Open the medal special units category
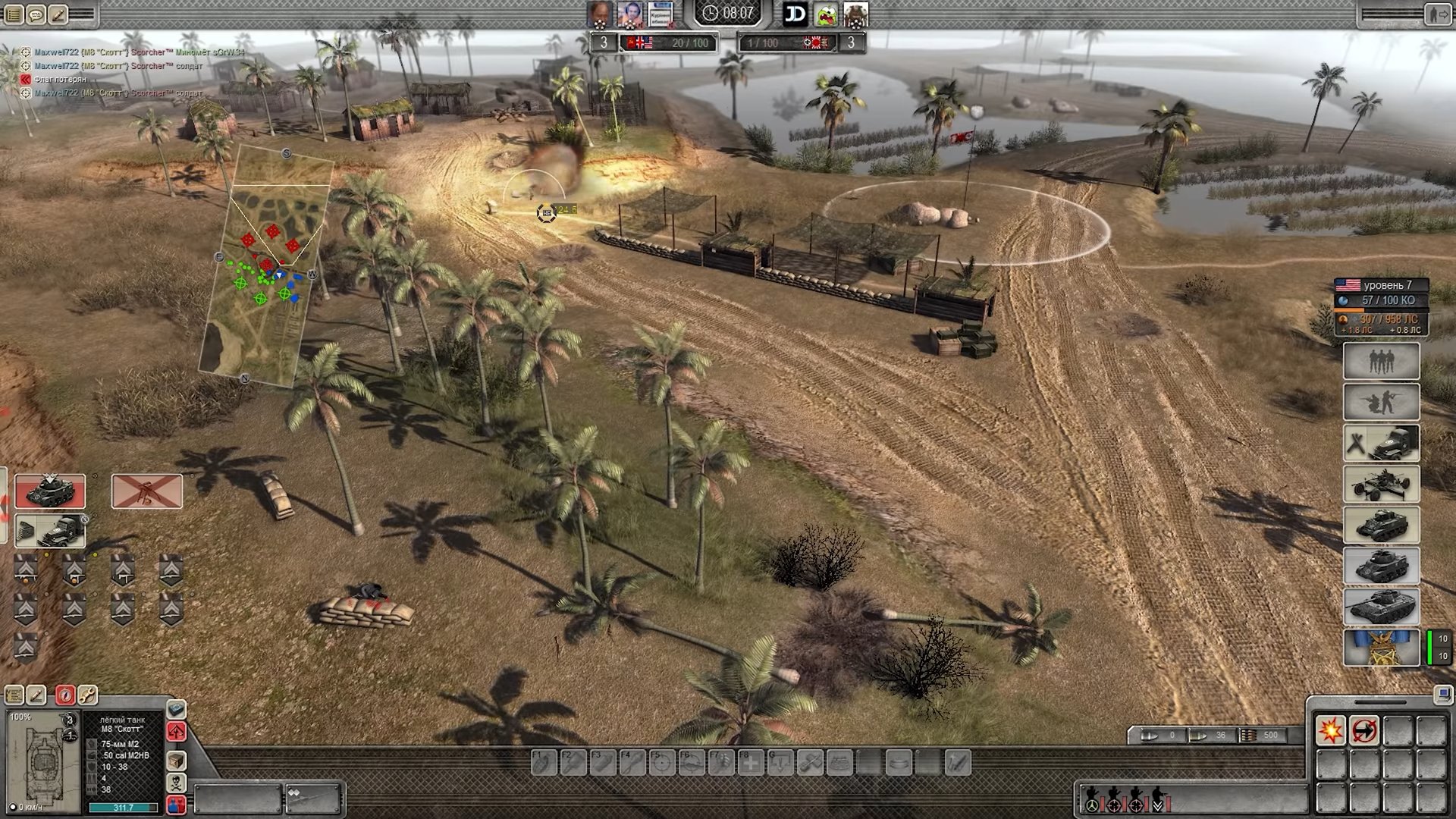The height and width of the screenshot is (819, 1456). [x=1381, y=648]
